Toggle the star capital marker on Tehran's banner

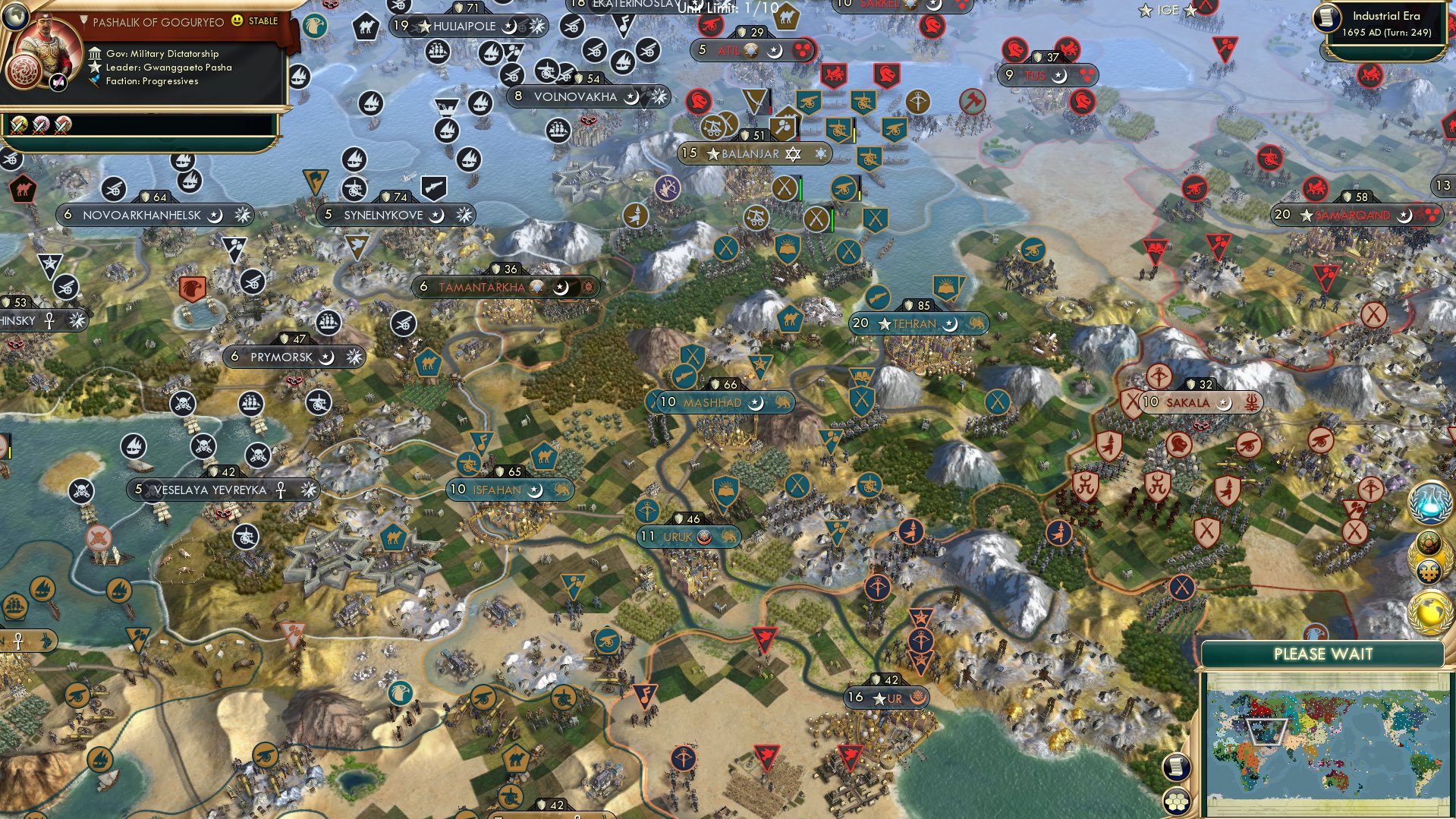pos(885,323)
